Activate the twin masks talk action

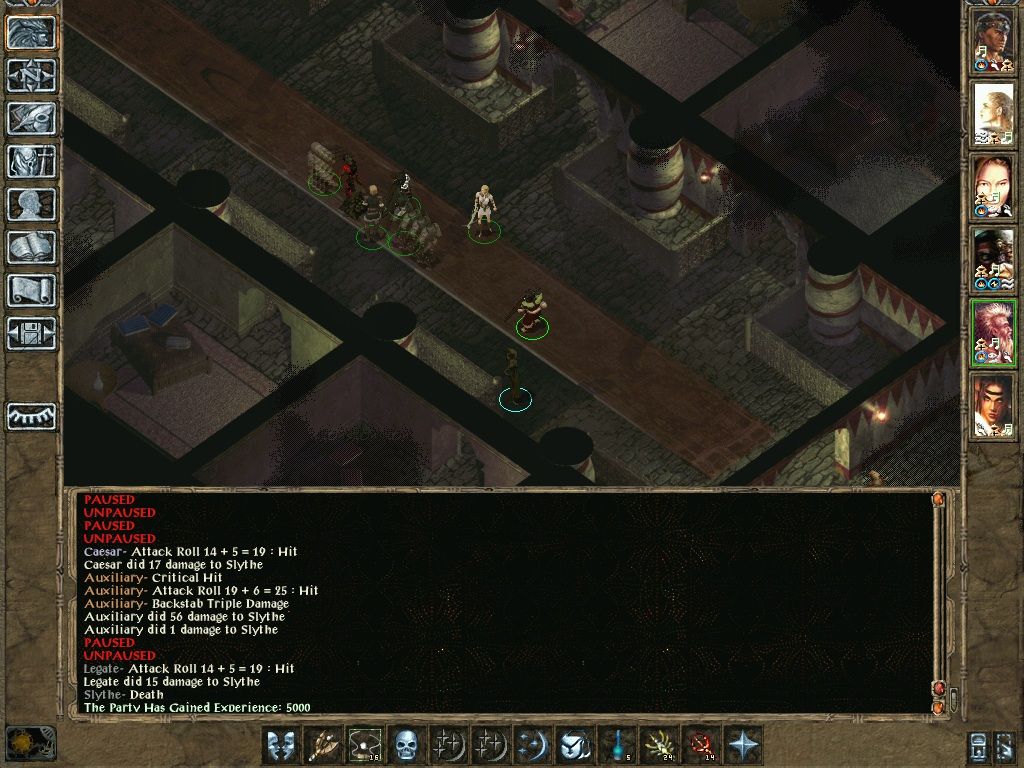coord(281,746)
